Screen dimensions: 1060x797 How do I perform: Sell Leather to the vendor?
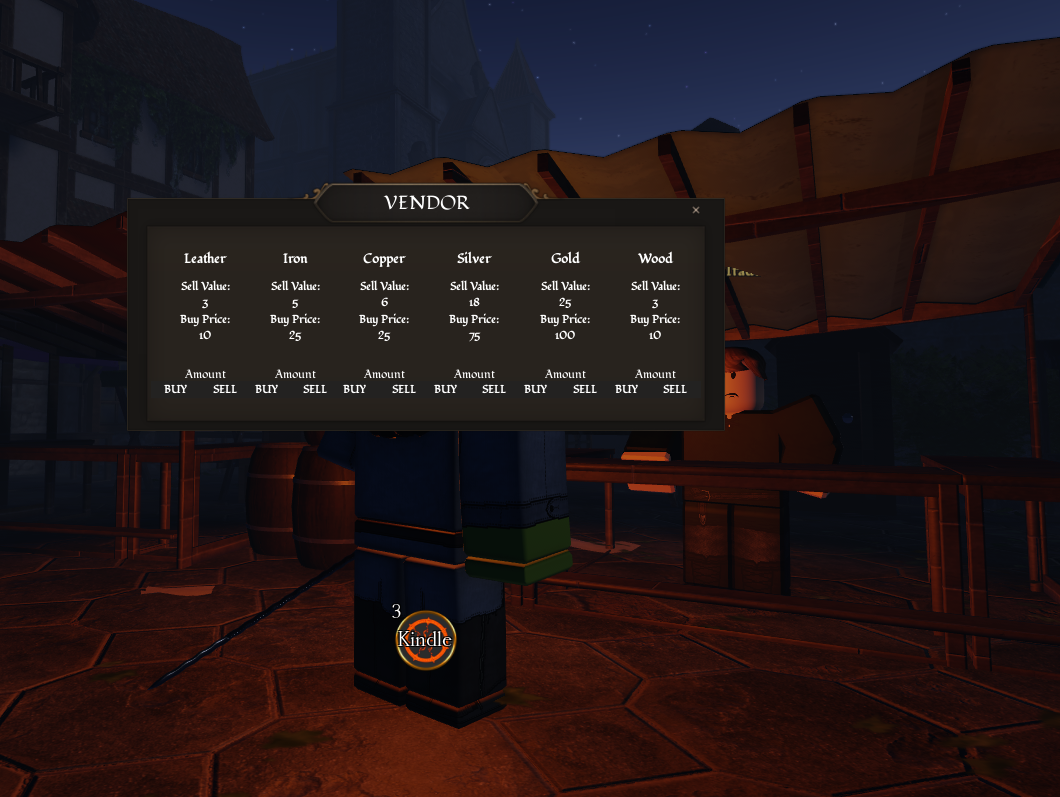[225, 389]
